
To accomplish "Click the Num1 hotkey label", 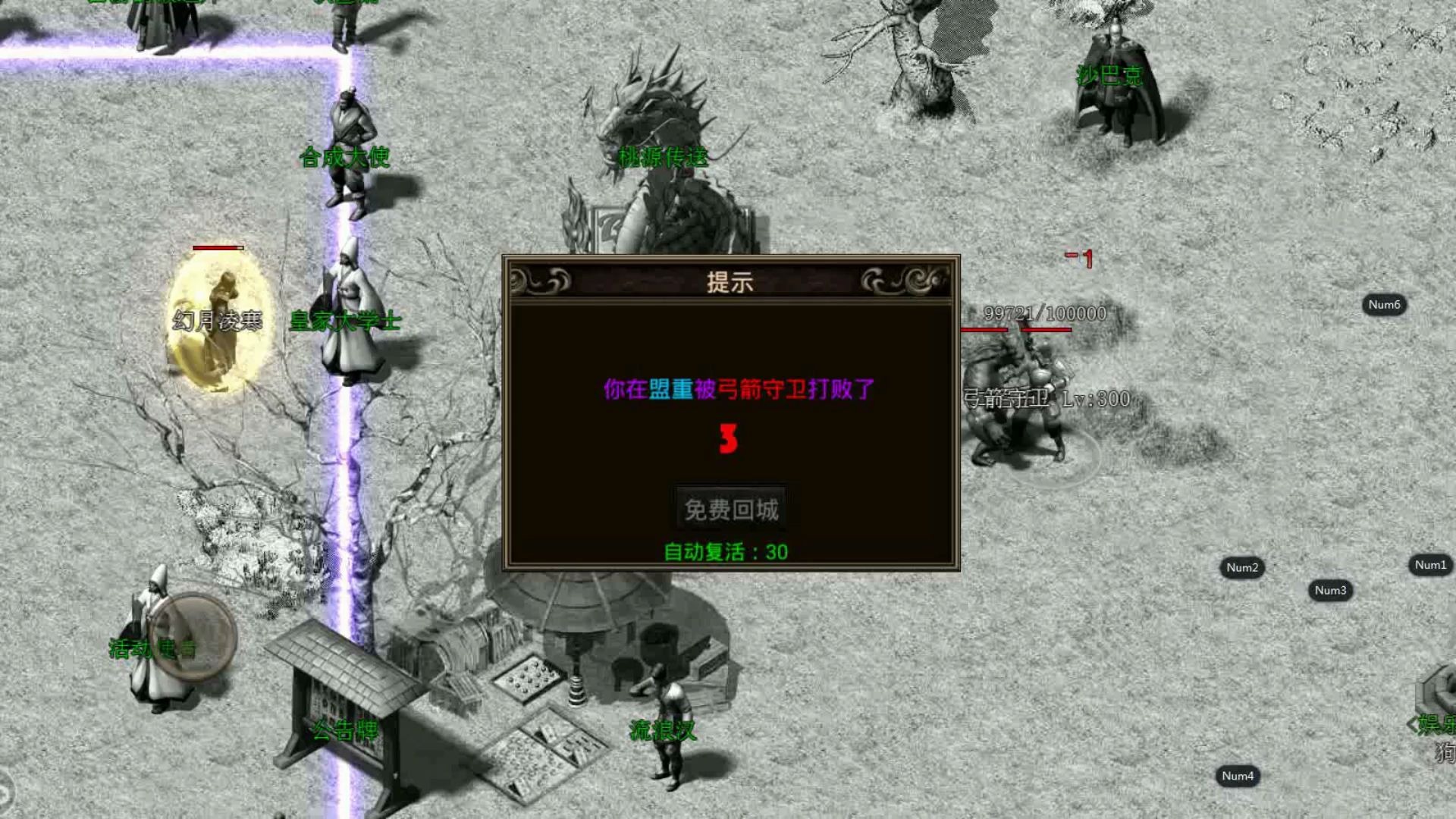I will click(x=1429, y=564).
